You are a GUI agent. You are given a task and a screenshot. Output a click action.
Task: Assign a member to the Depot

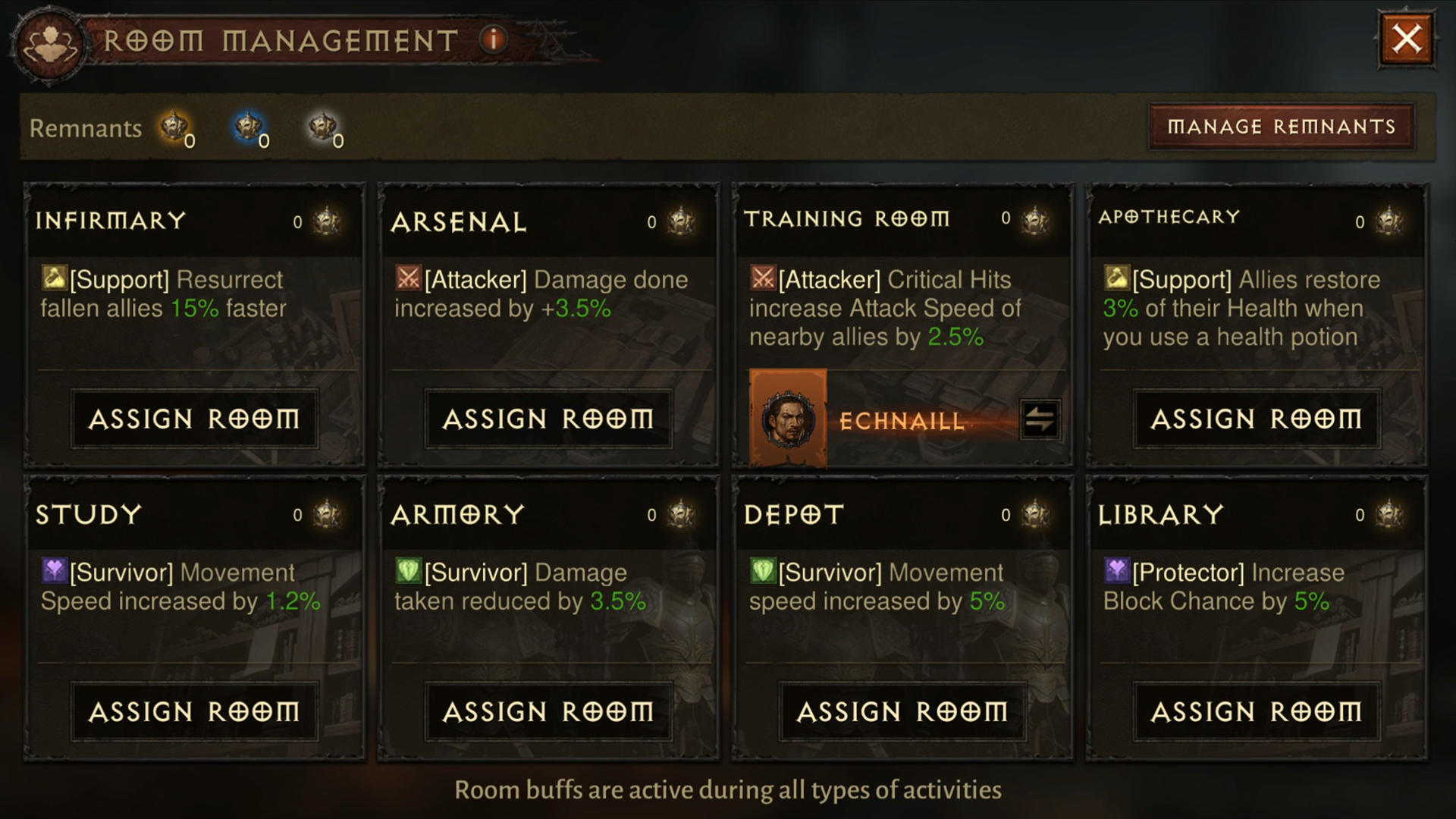click(x=902, y=711)
